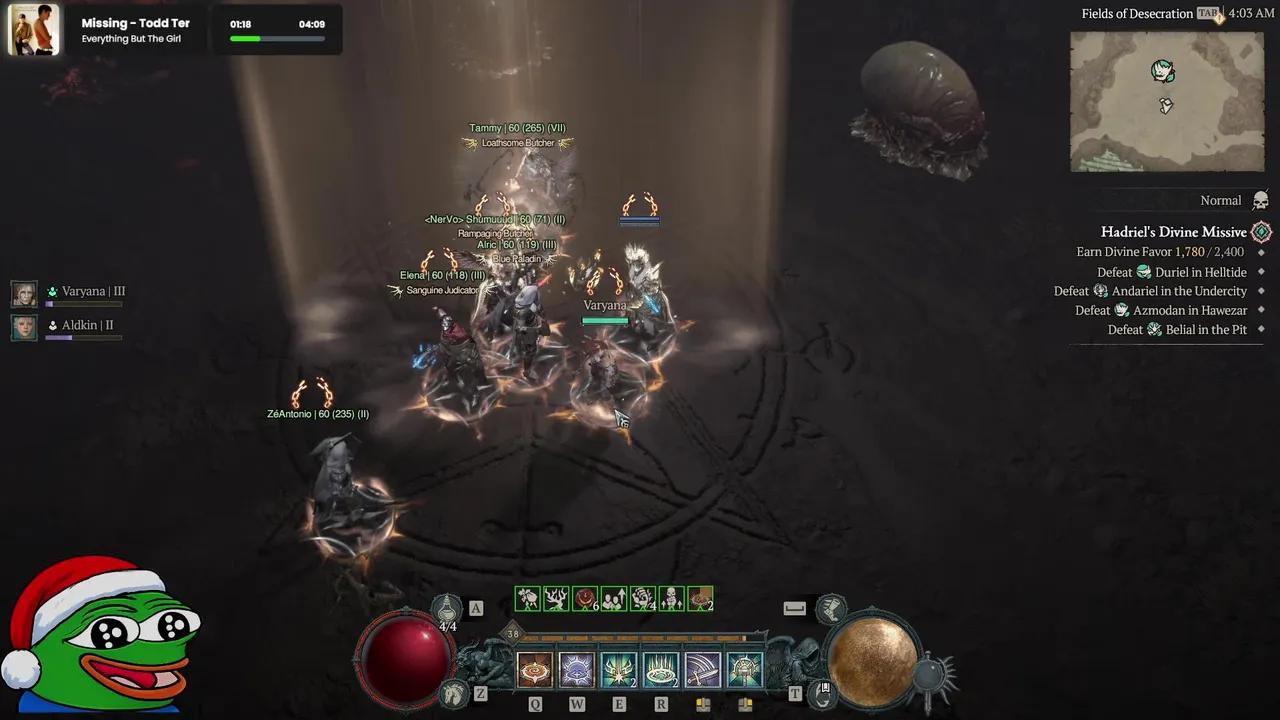The height and width of the screenshot is (720, 1280).
Task: Open the minimap
Action: click(1167, 101)
